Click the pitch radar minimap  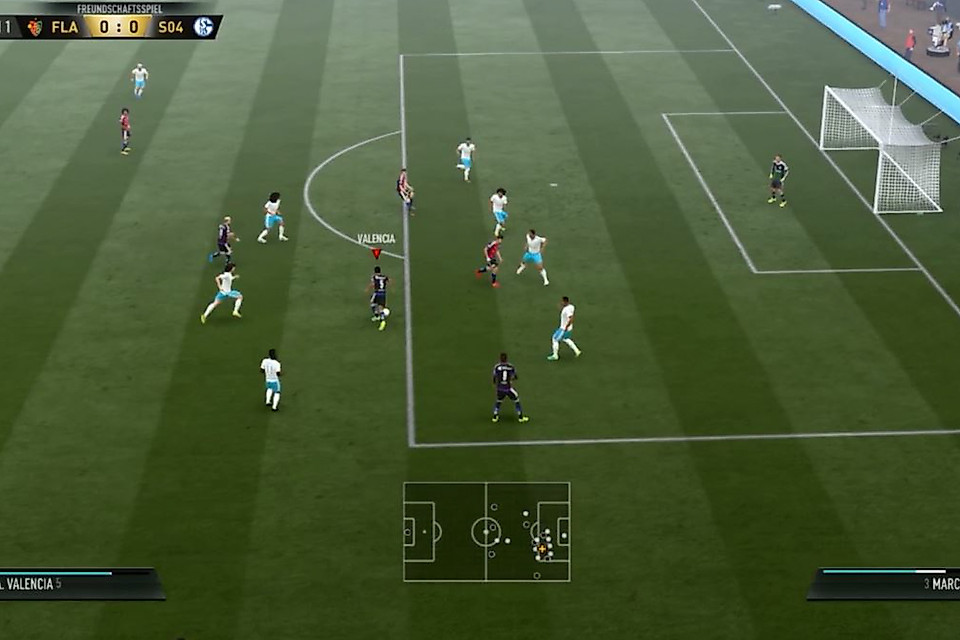[486, 531]
